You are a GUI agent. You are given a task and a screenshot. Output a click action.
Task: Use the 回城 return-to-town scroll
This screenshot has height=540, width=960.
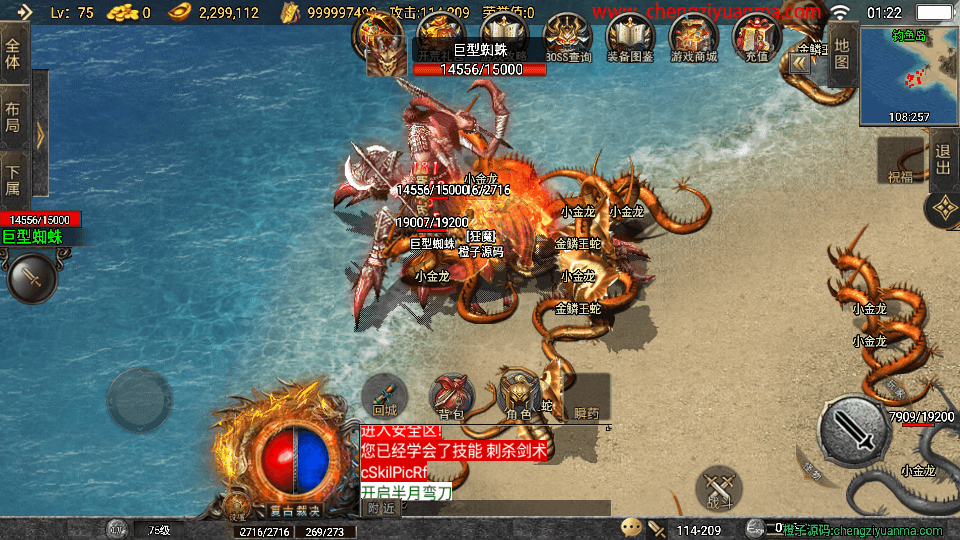385,395
